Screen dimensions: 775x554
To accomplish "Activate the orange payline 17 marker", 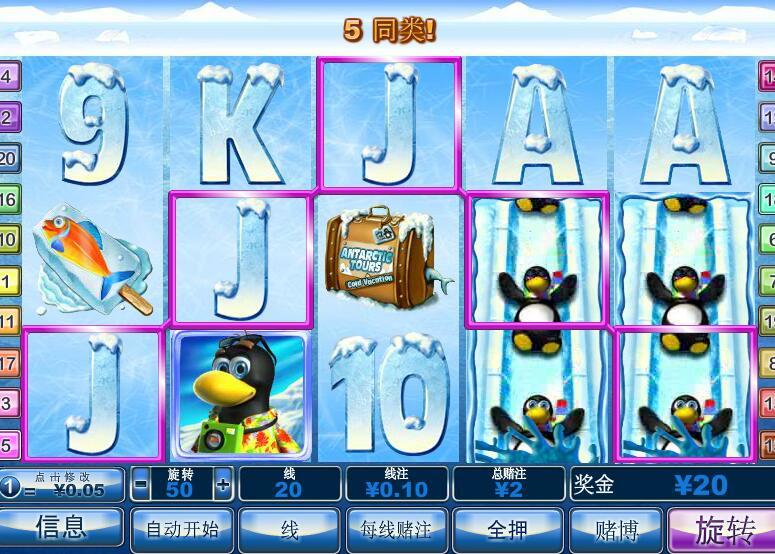I will click(9, 363).
